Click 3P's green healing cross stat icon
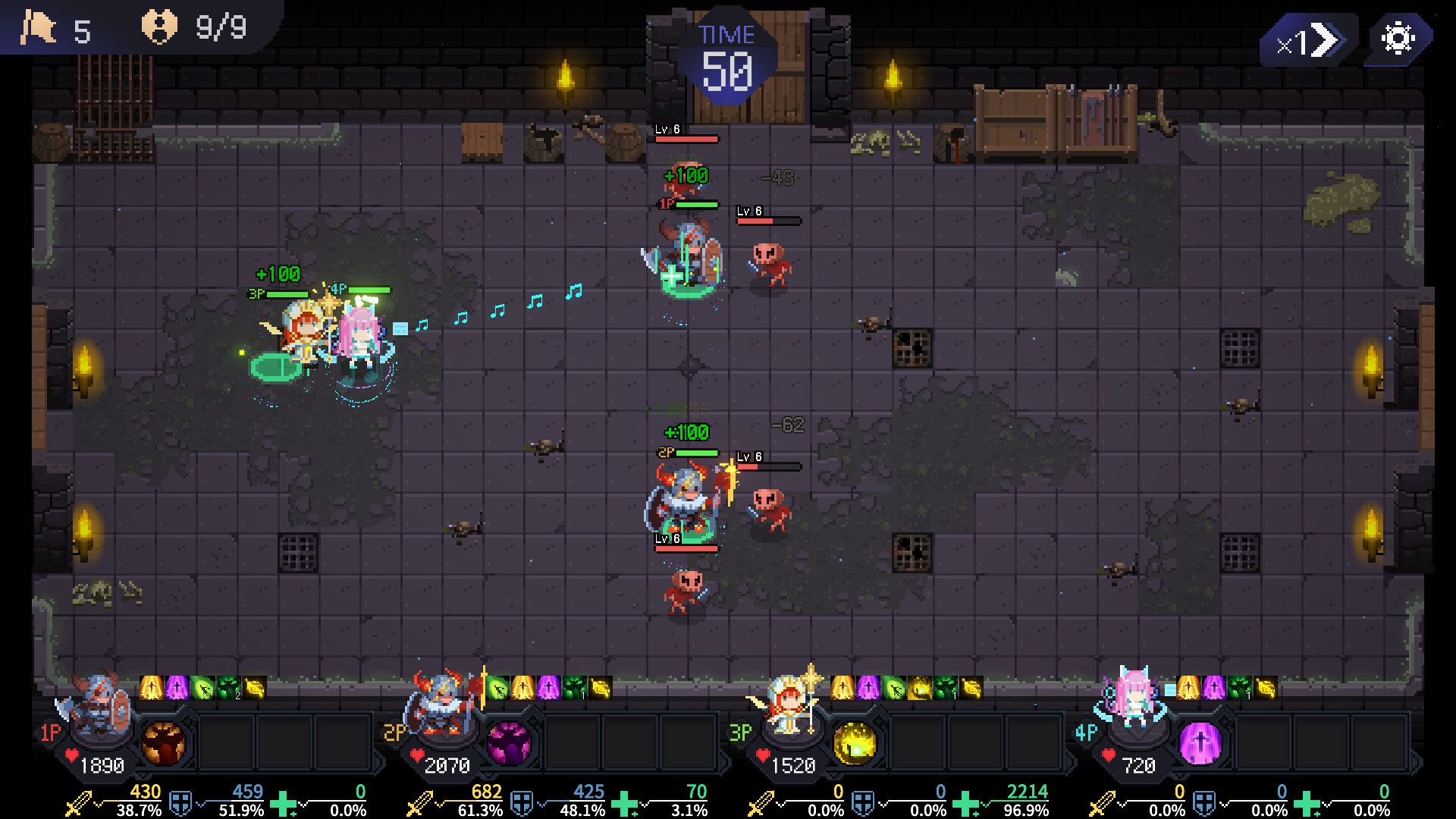The image size is (1456, 819). tap(965, 803)
